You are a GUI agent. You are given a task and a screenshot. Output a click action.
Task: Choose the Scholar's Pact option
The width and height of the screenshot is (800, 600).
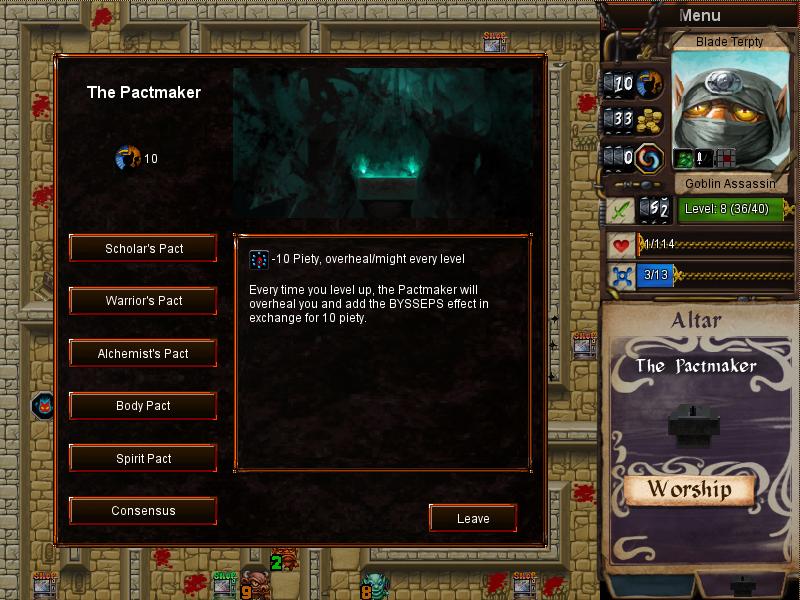pos(144,249)
